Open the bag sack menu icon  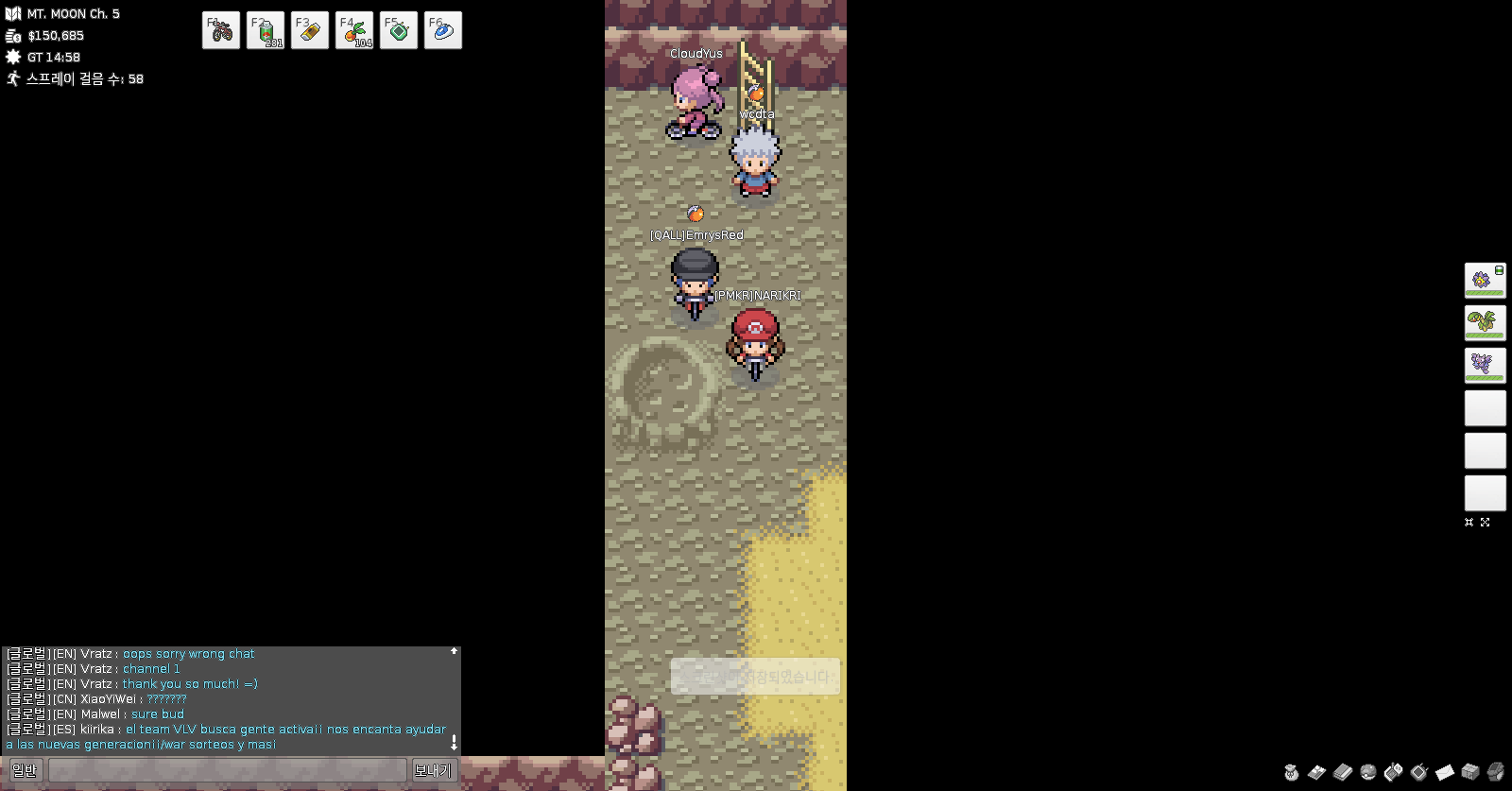1291,772
